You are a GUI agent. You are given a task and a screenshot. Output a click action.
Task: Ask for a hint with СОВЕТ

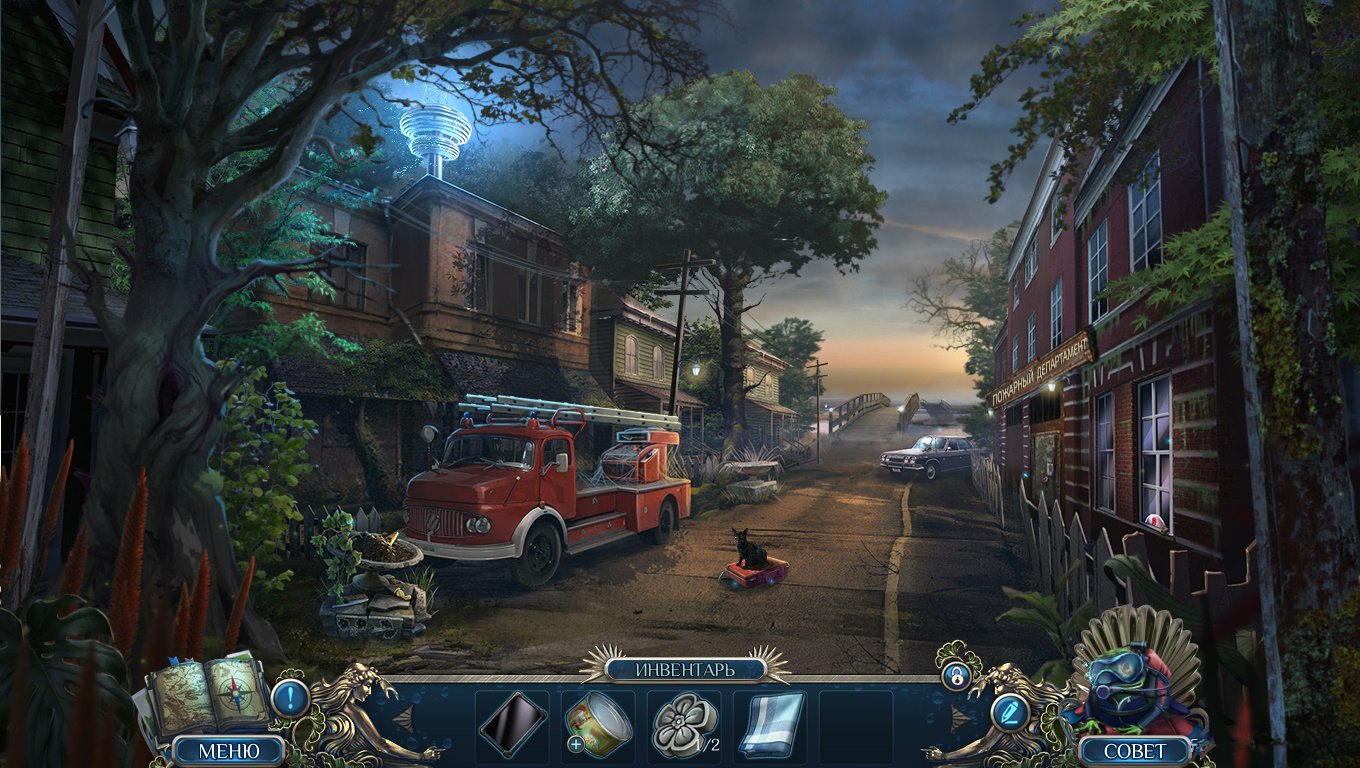click(1134, 750)
